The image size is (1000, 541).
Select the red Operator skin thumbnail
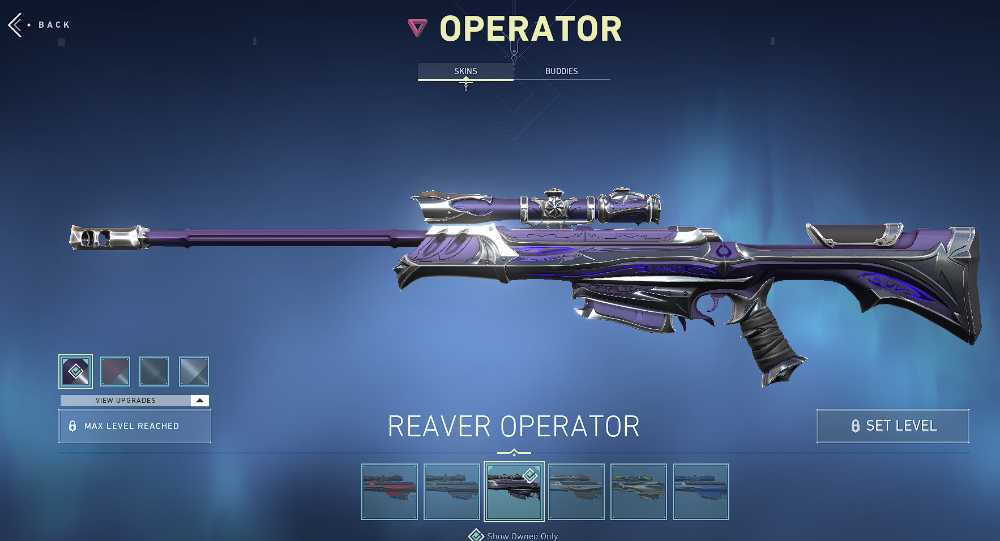pos(390,491)
